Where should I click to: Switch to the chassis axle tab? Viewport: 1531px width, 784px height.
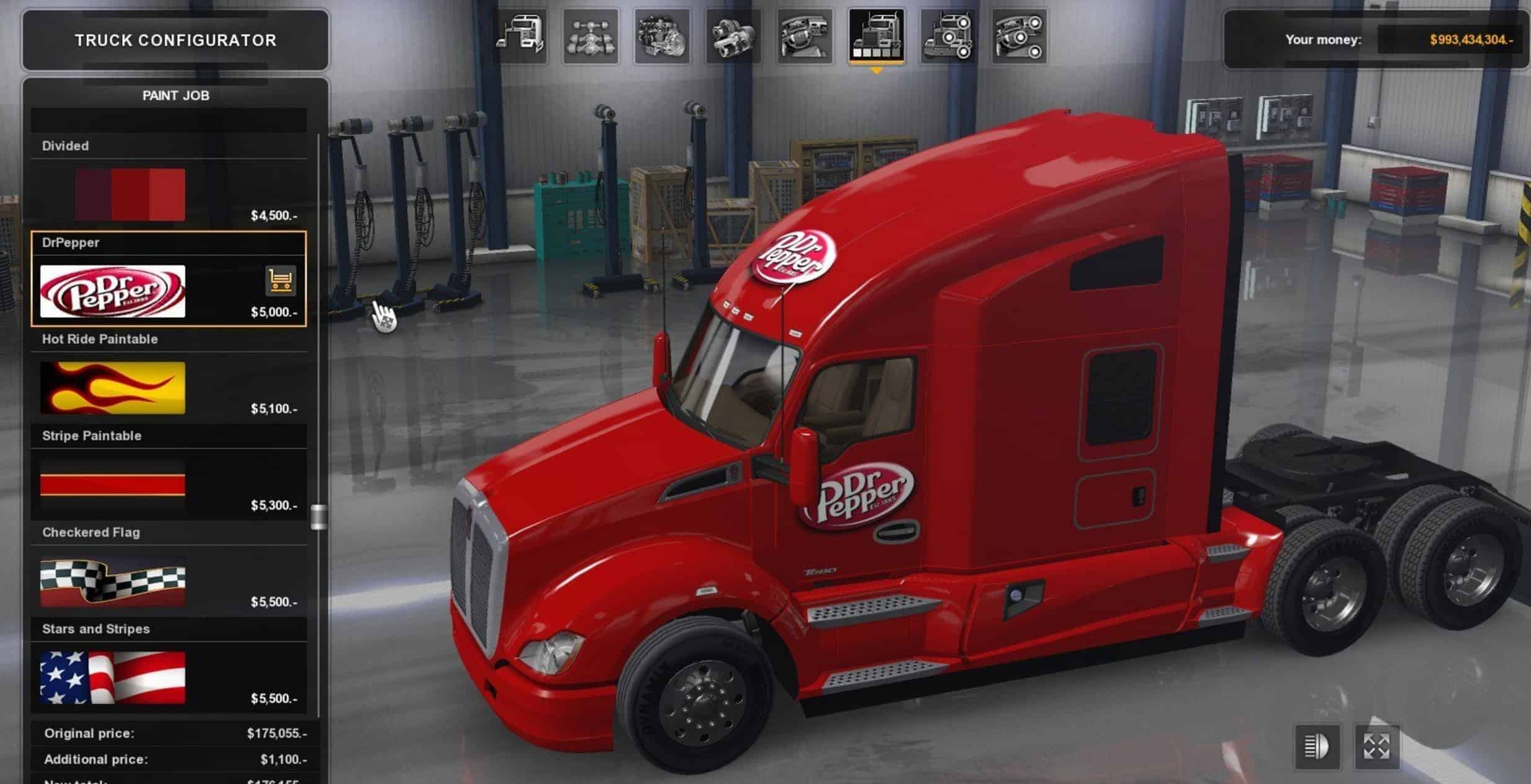591,36
